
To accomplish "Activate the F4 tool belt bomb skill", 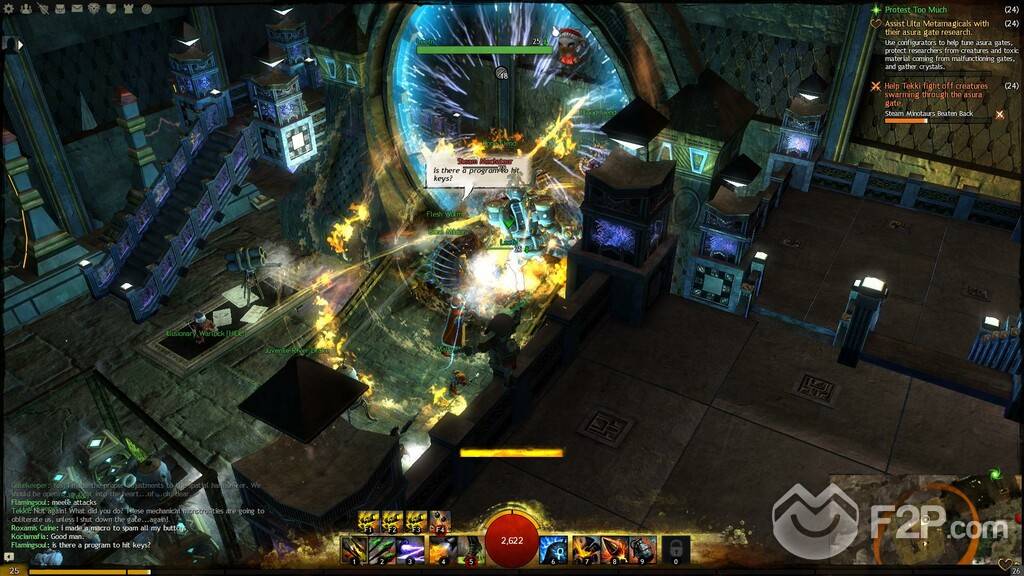I will point(440,521).
